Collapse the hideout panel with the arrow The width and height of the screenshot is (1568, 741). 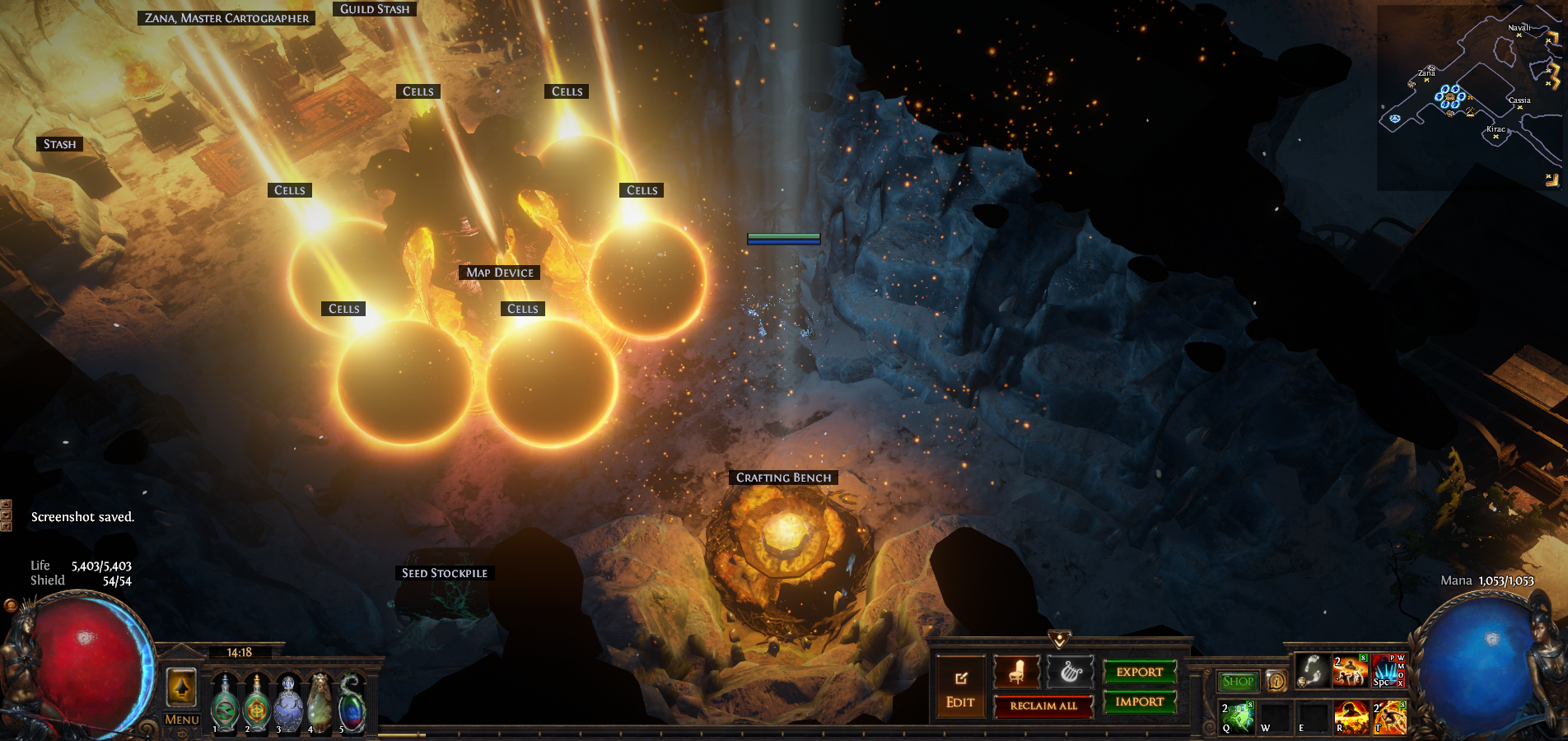(1059, 639)
